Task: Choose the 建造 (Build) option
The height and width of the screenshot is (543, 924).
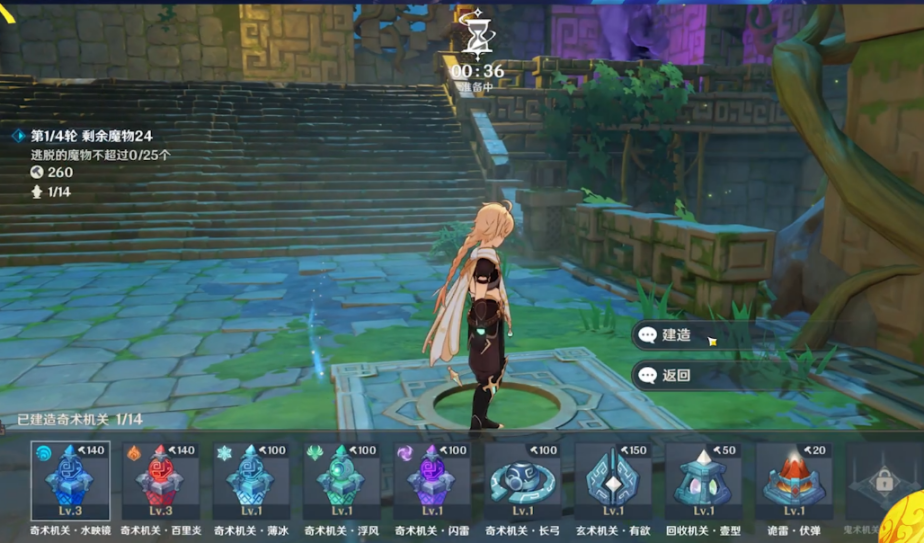Action: pyautogui.click(x=688, y=336)
